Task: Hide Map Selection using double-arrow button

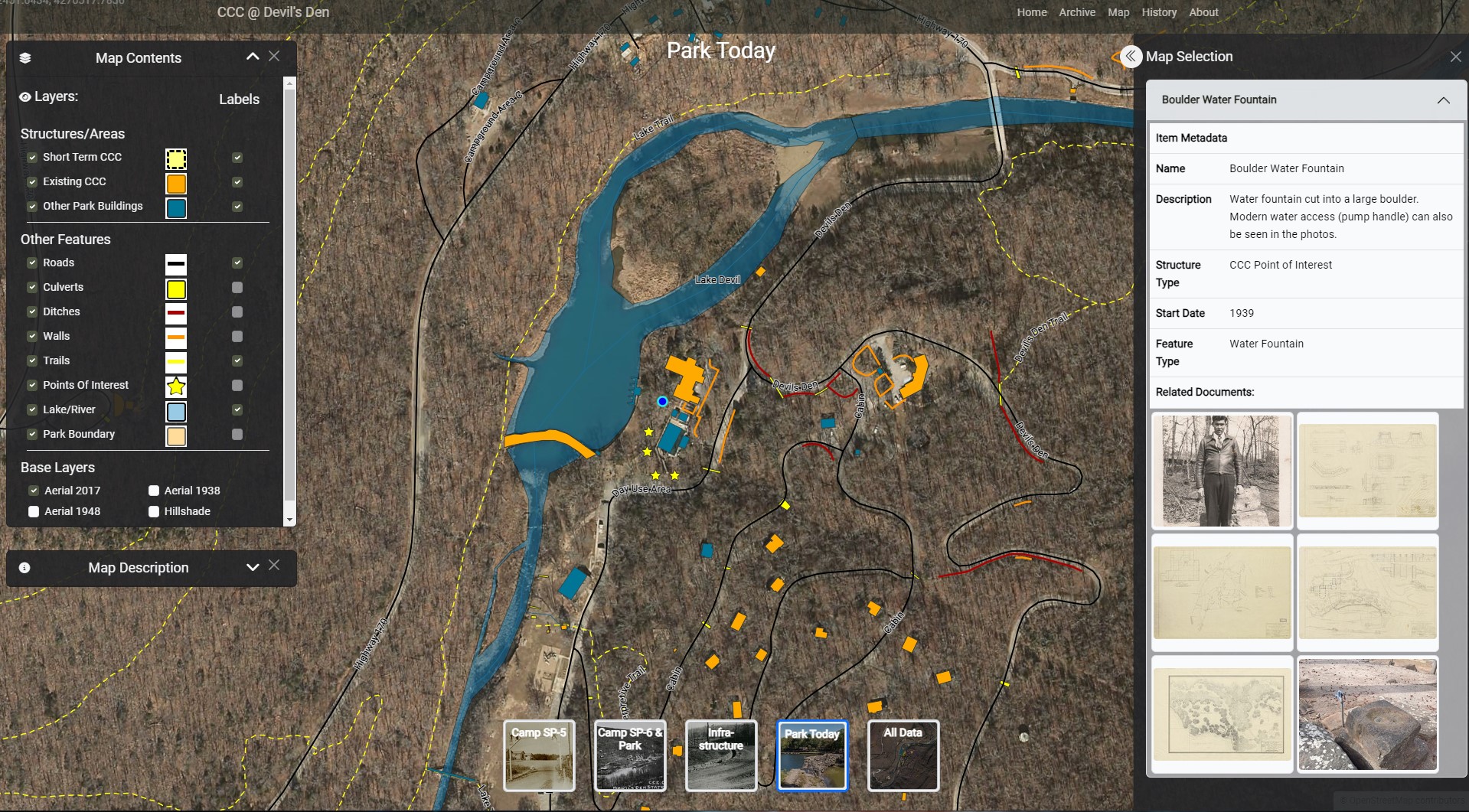Action: 1131,57
